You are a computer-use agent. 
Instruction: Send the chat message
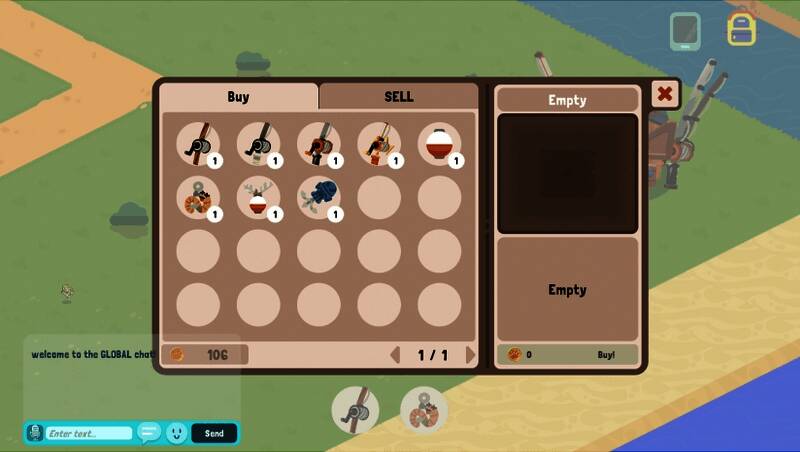[x=214, y=433]
